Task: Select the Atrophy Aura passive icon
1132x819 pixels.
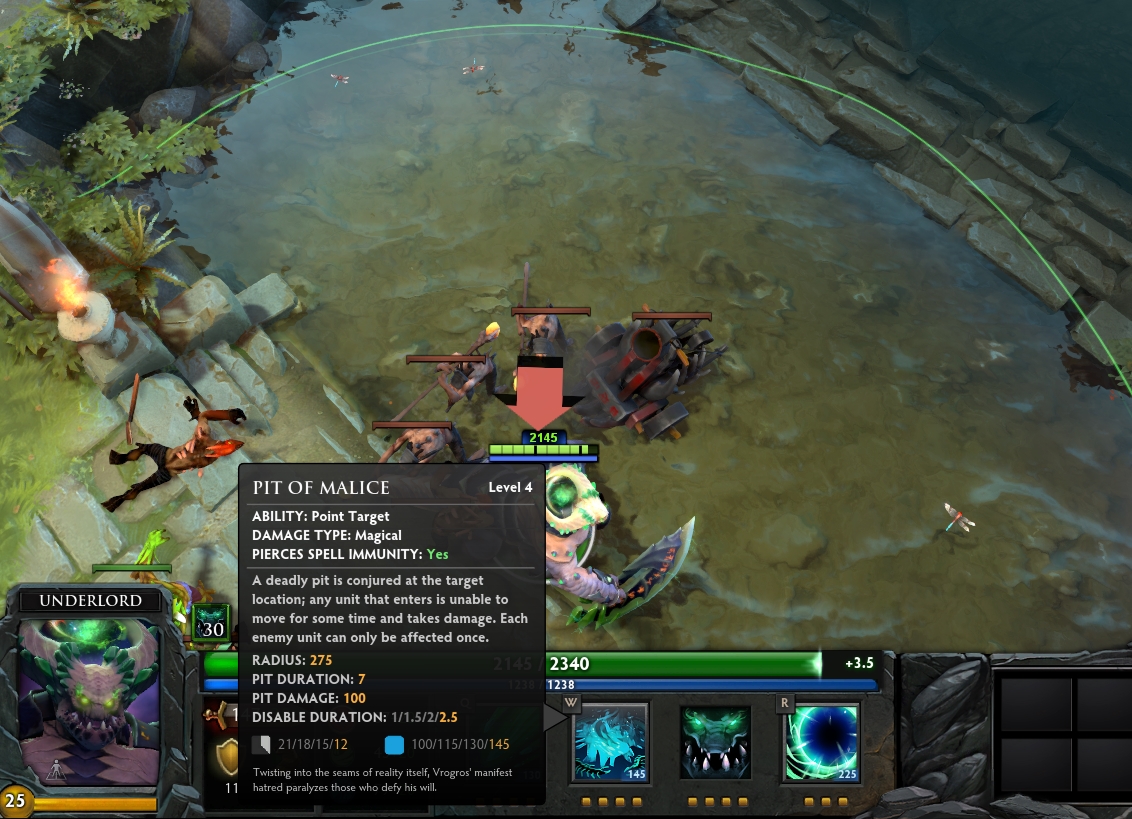Action: pyautogui.click(x=715, y=742)
